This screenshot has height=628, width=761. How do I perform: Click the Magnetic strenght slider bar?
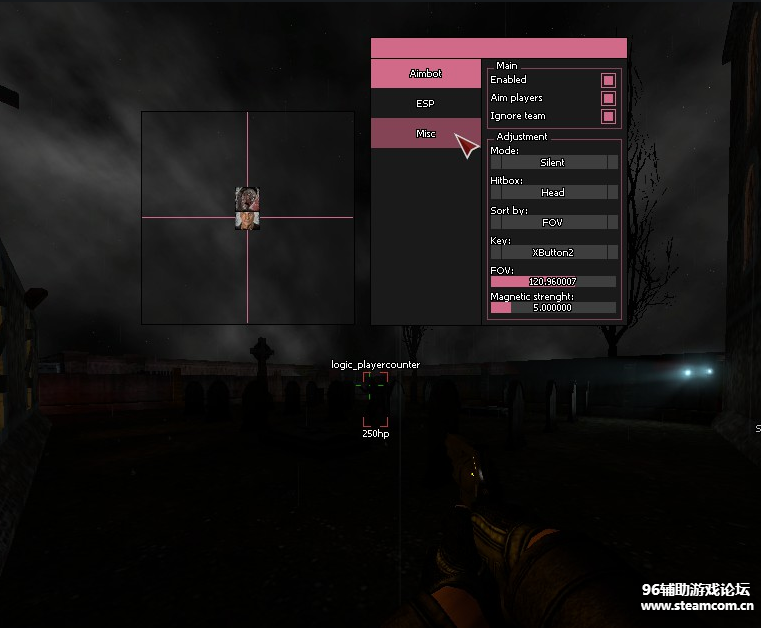552,308
